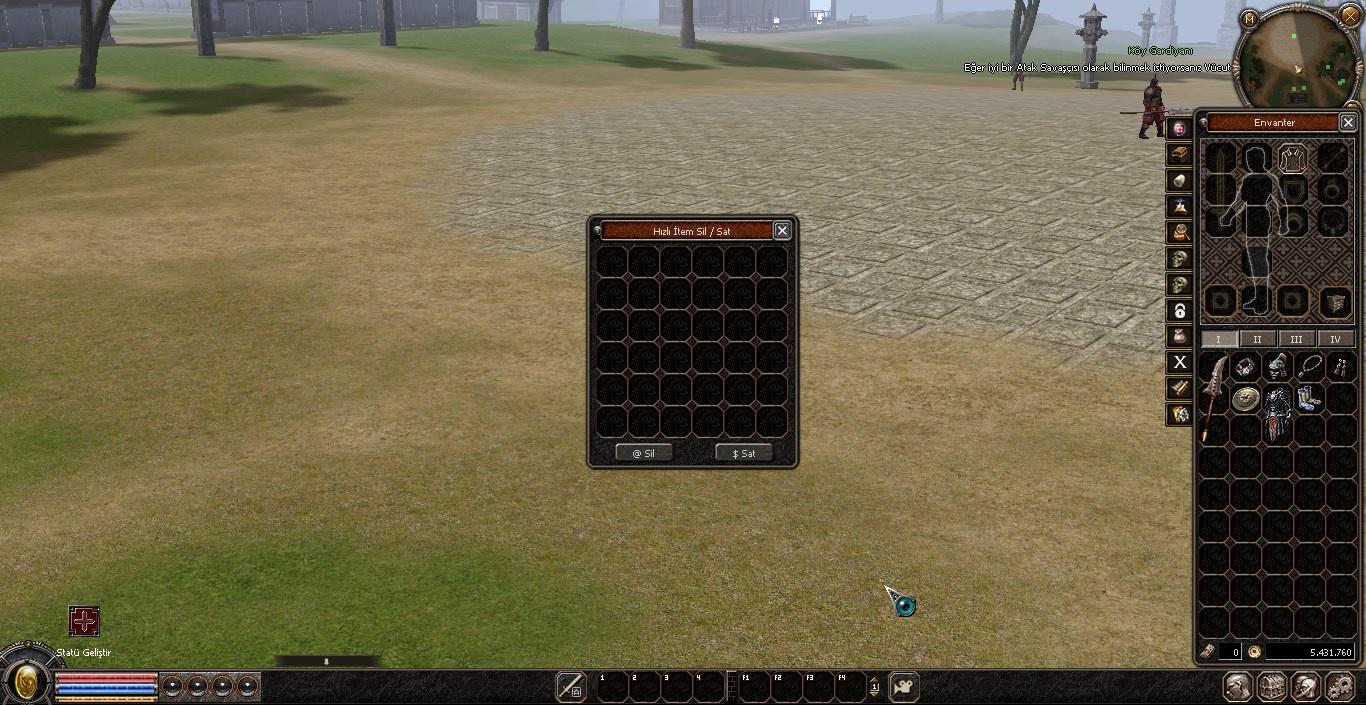Click the $ Sat sell button
Viewport: 1366px width, 705px height.
pyautogui.click(x=744, y=453)
